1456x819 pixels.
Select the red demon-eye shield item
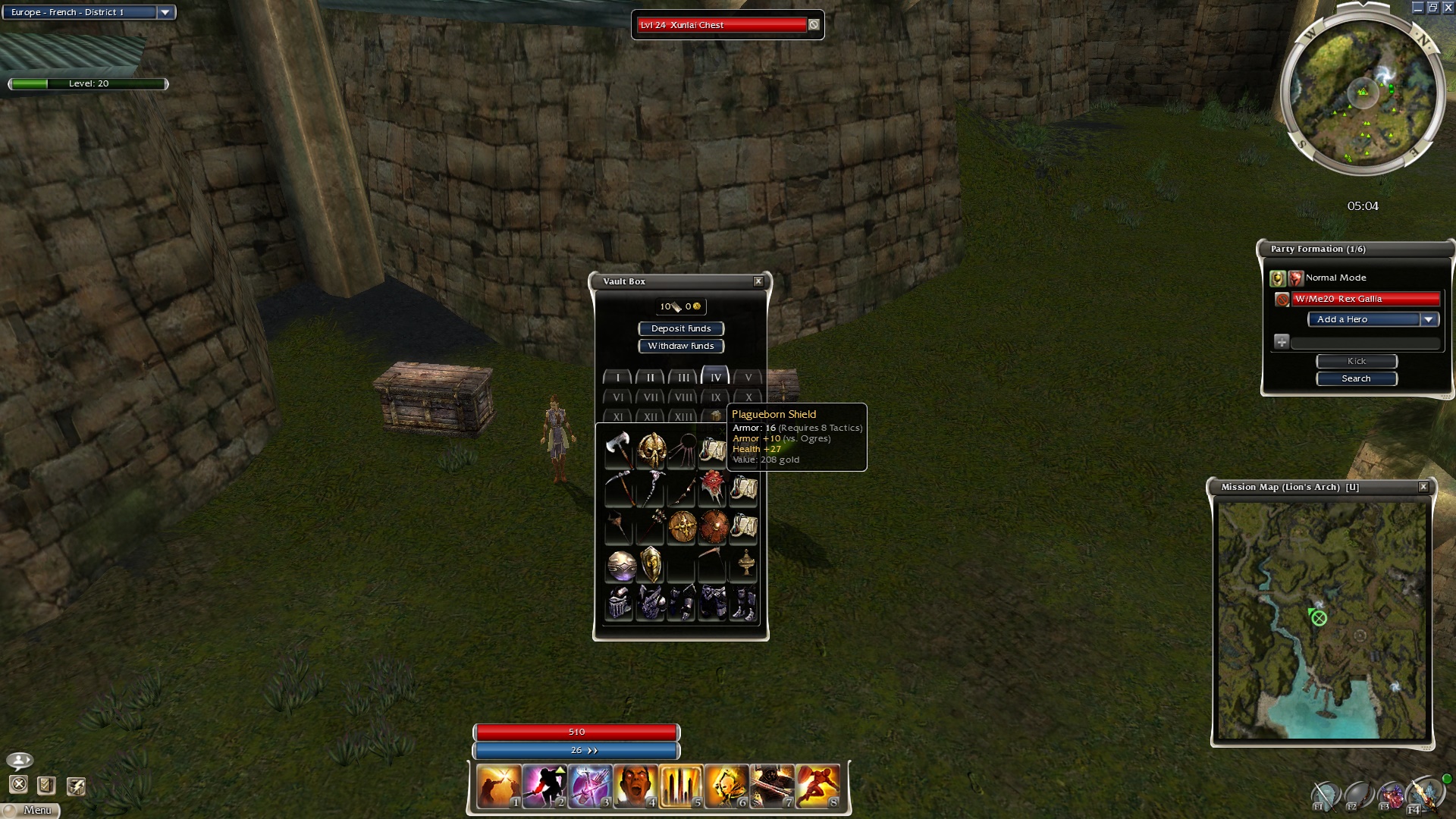(713, 487)
